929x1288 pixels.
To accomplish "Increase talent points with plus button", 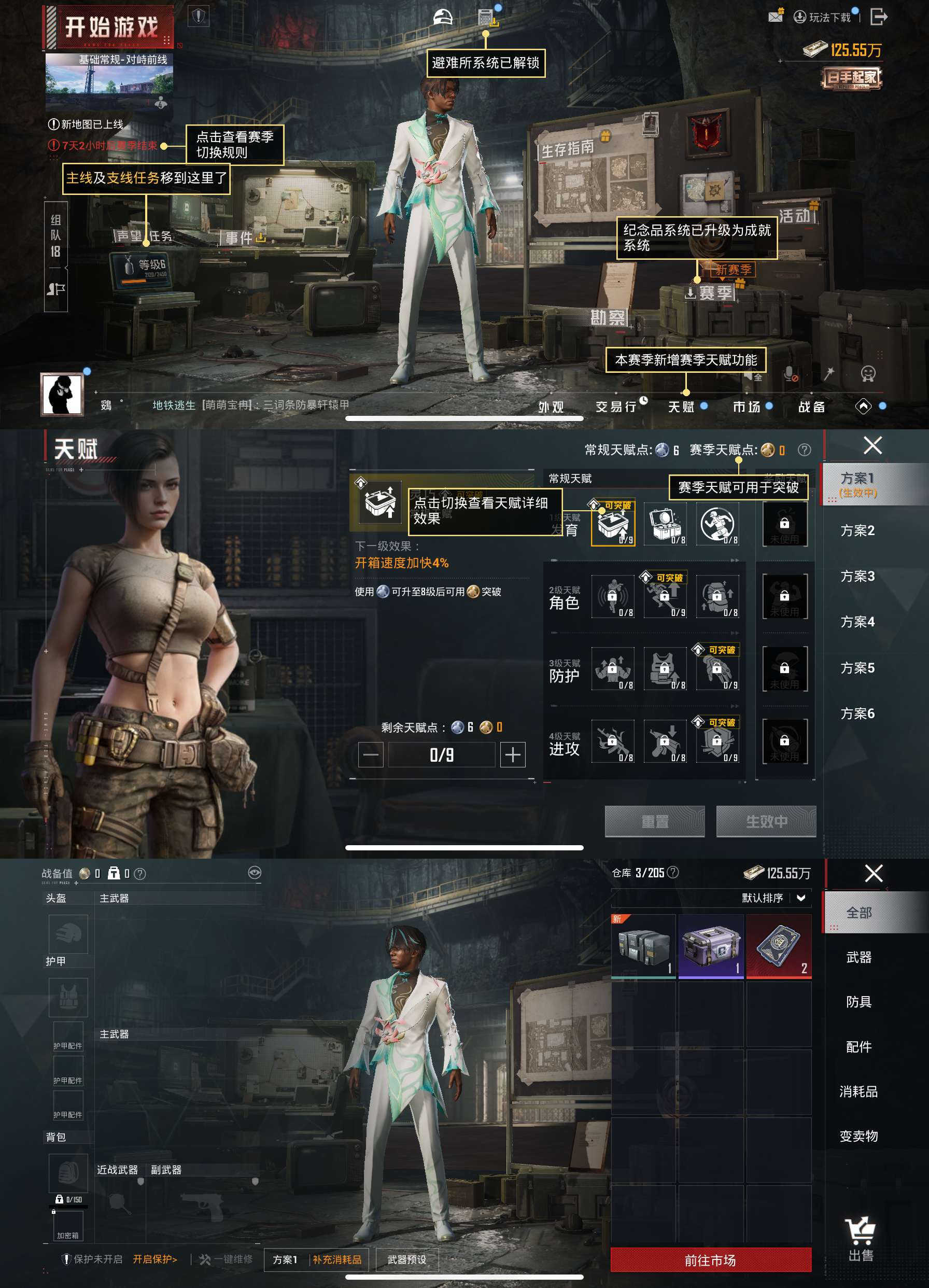I will [x=512, y=755].
